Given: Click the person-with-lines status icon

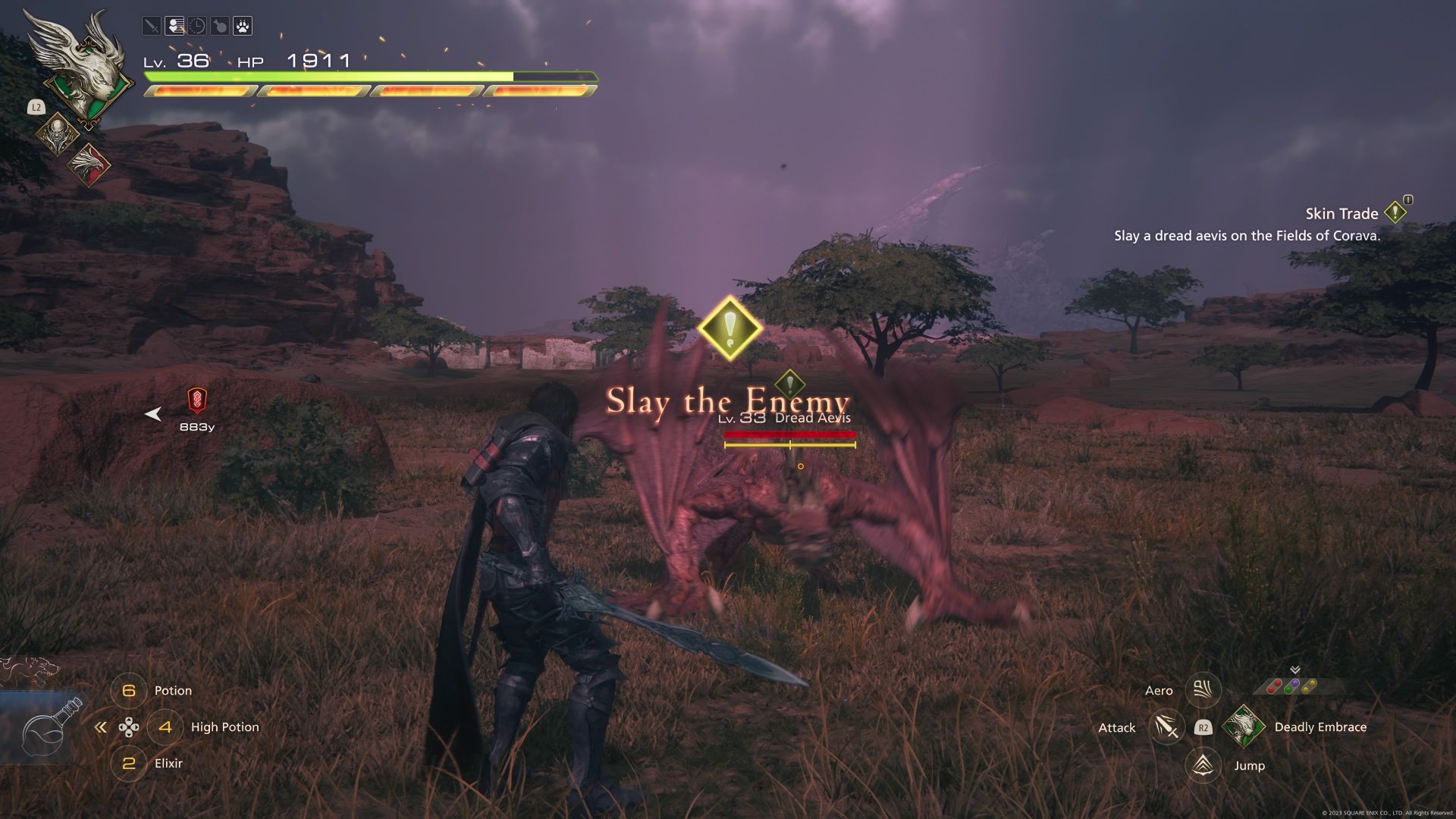Looking at the screenshot, I should tap(174, 27).
